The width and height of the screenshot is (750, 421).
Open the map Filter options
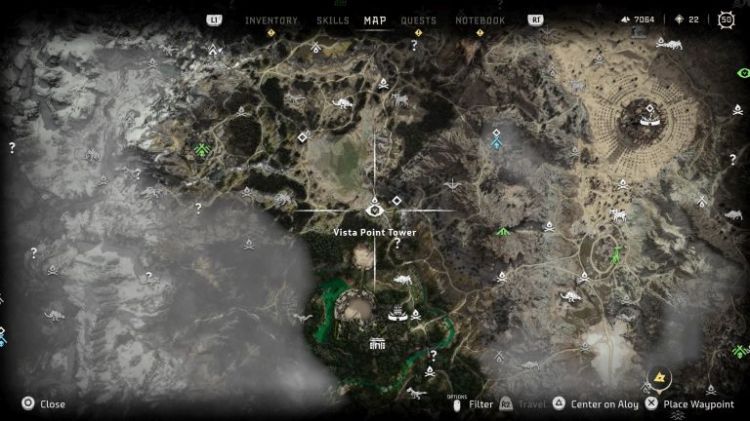480,404
